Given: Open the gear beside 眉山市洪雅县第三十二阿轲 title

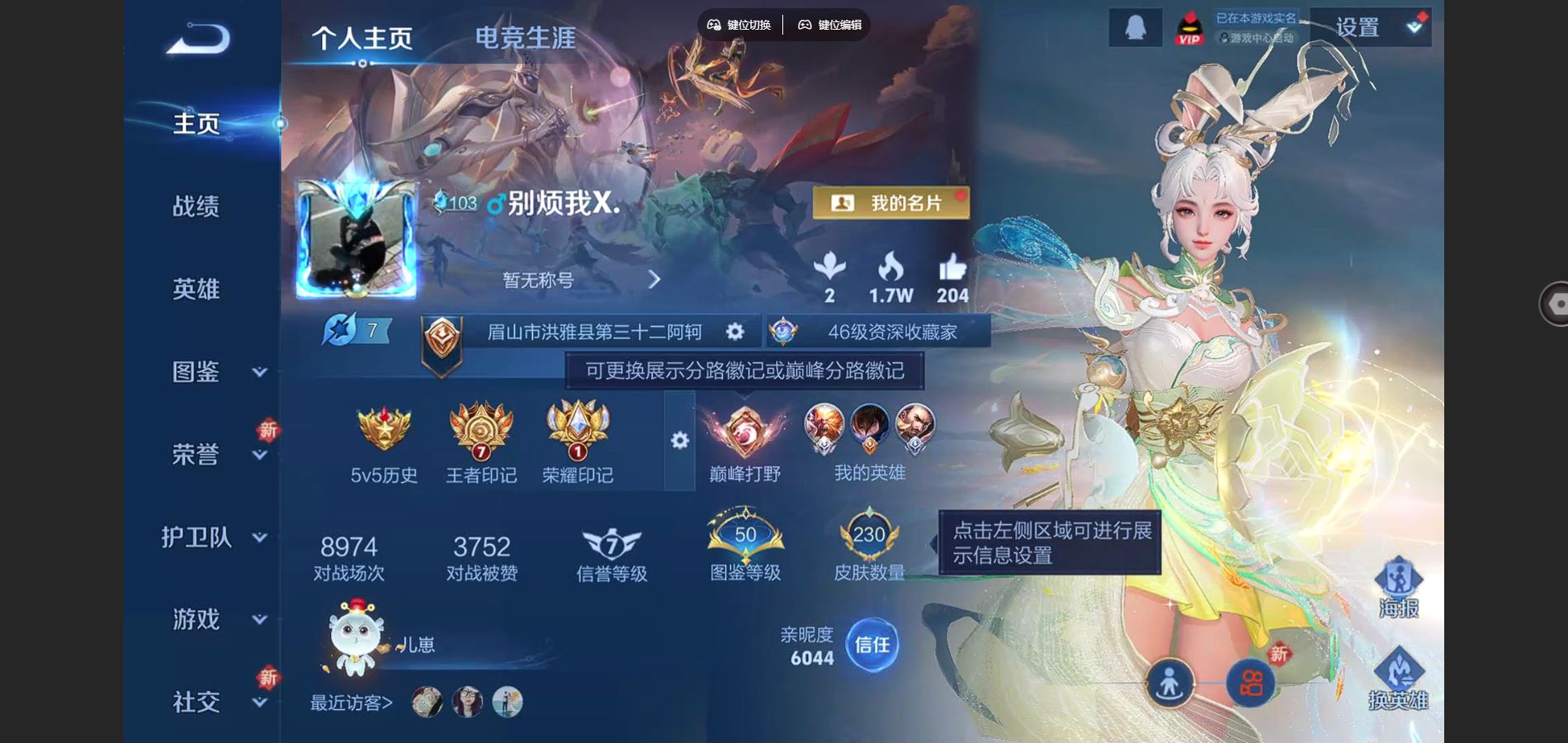Looking at the screenshot, I should pos(733,332).
